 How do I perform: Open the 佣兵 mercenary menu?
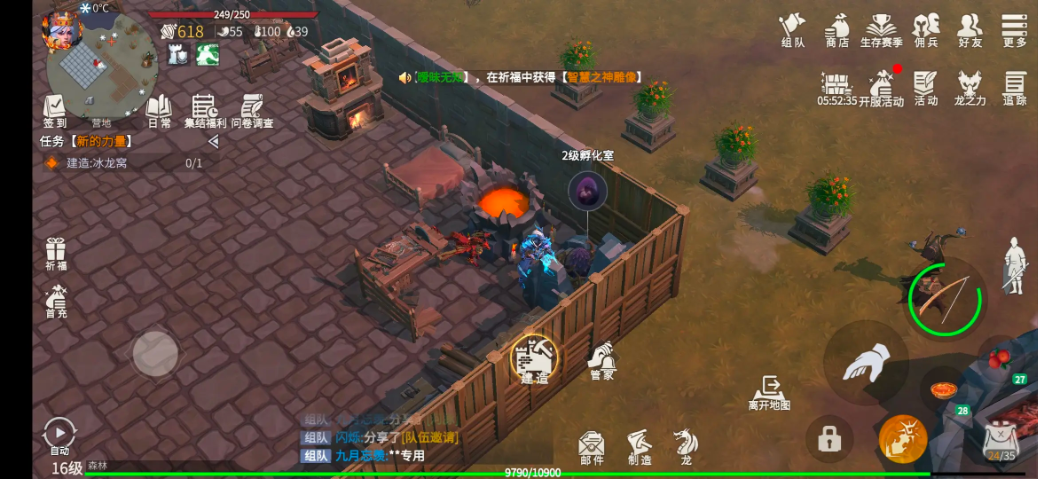[x=926, y=28]
